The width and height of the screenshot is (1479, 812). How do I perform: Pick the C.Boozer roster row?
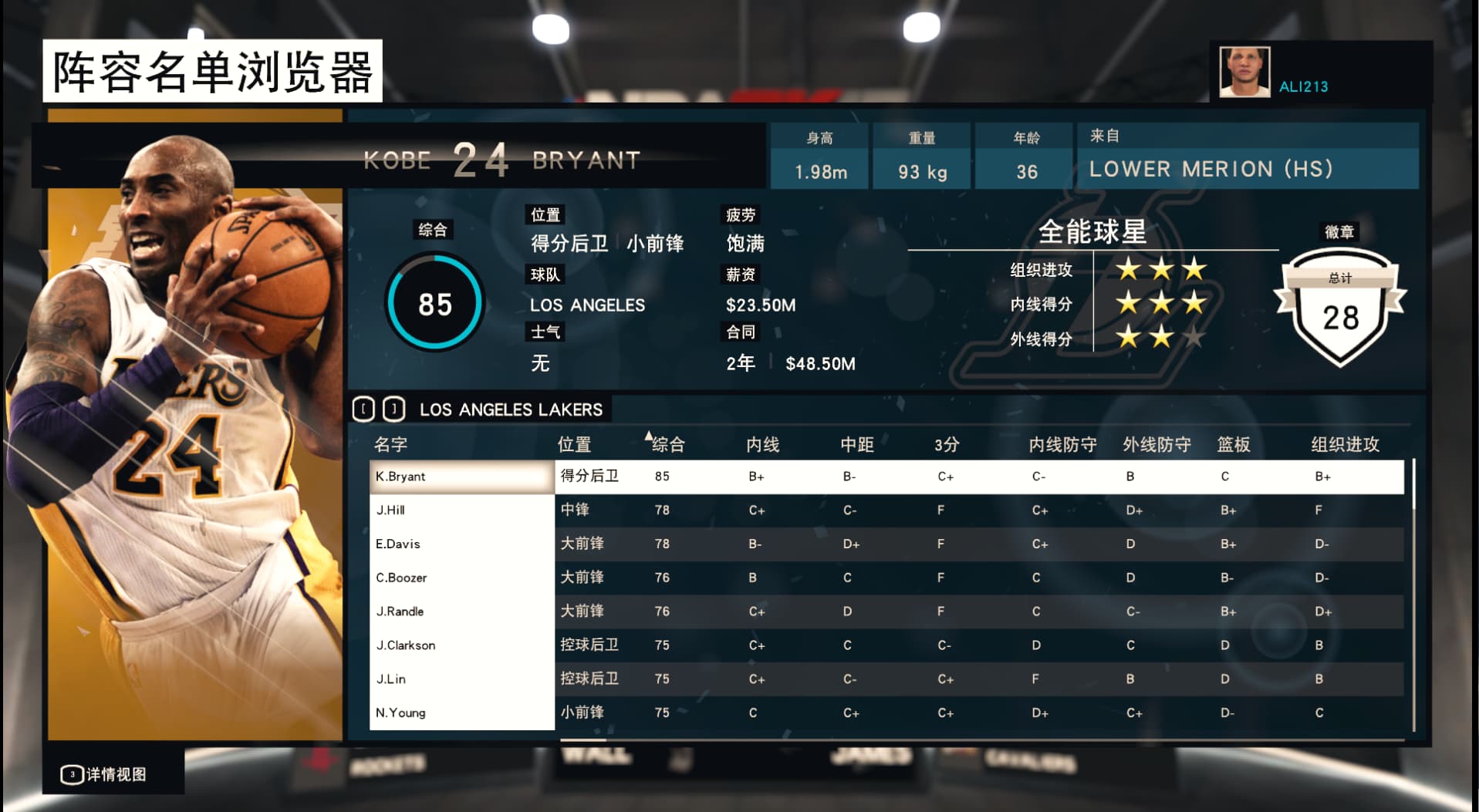coord(461,578)
